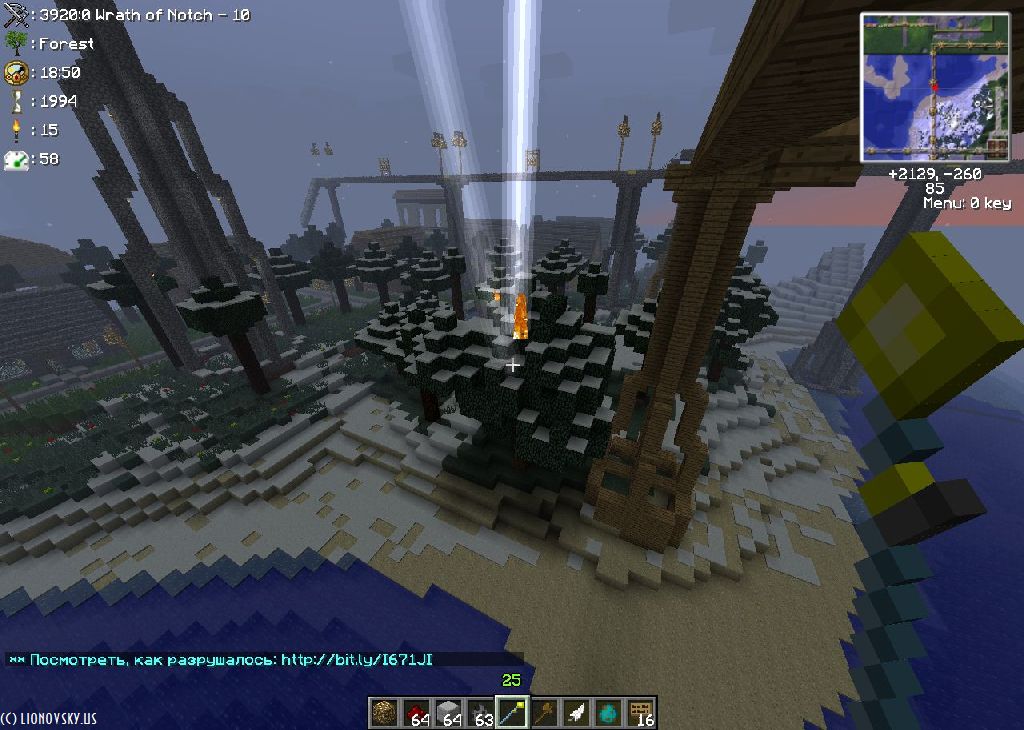Select the speckled yellow ball hotbar slot
Screen dimensions: 1024x730
click(x=385, y=713)
